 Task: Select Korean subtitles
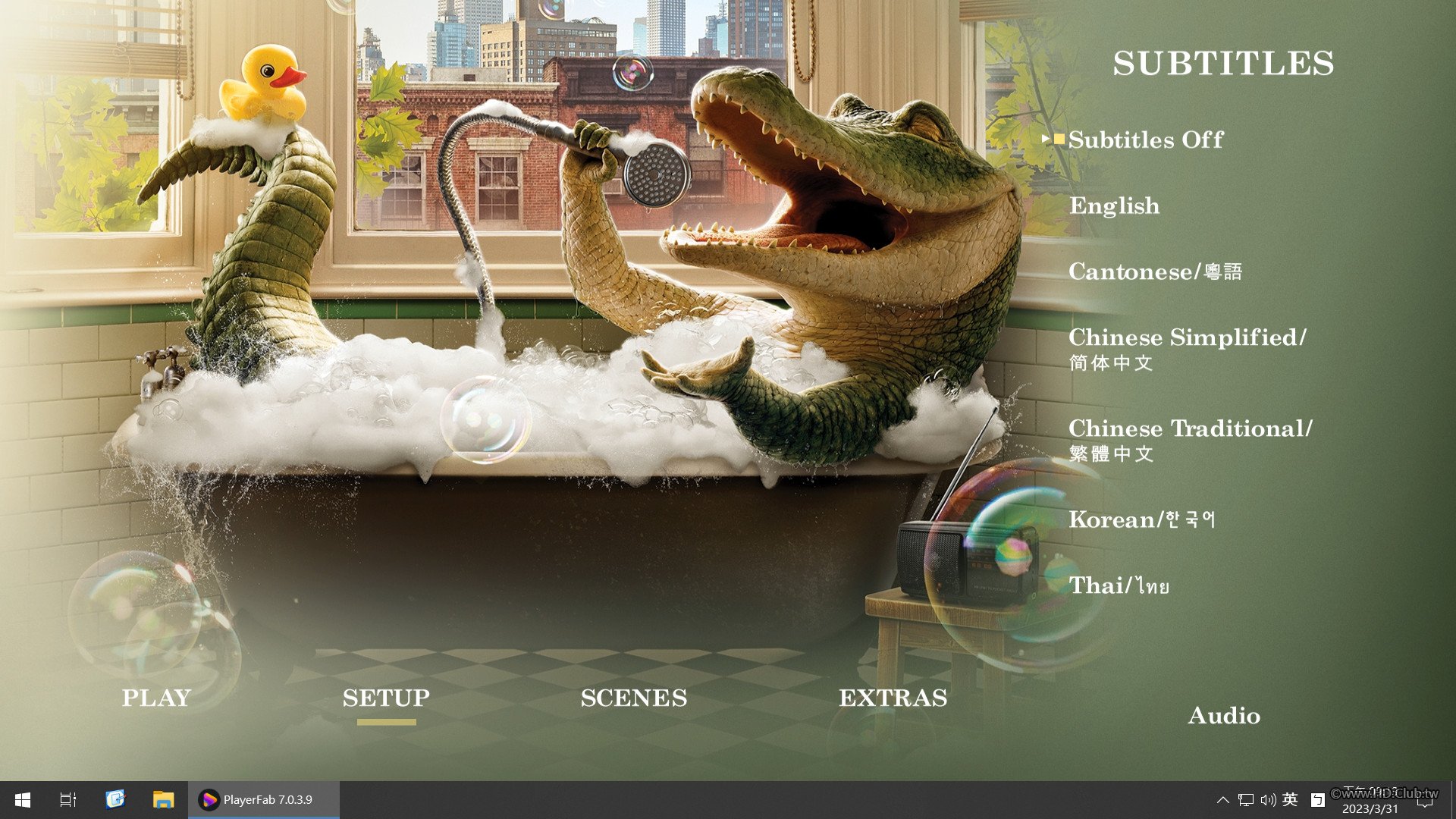point(1141,519)
